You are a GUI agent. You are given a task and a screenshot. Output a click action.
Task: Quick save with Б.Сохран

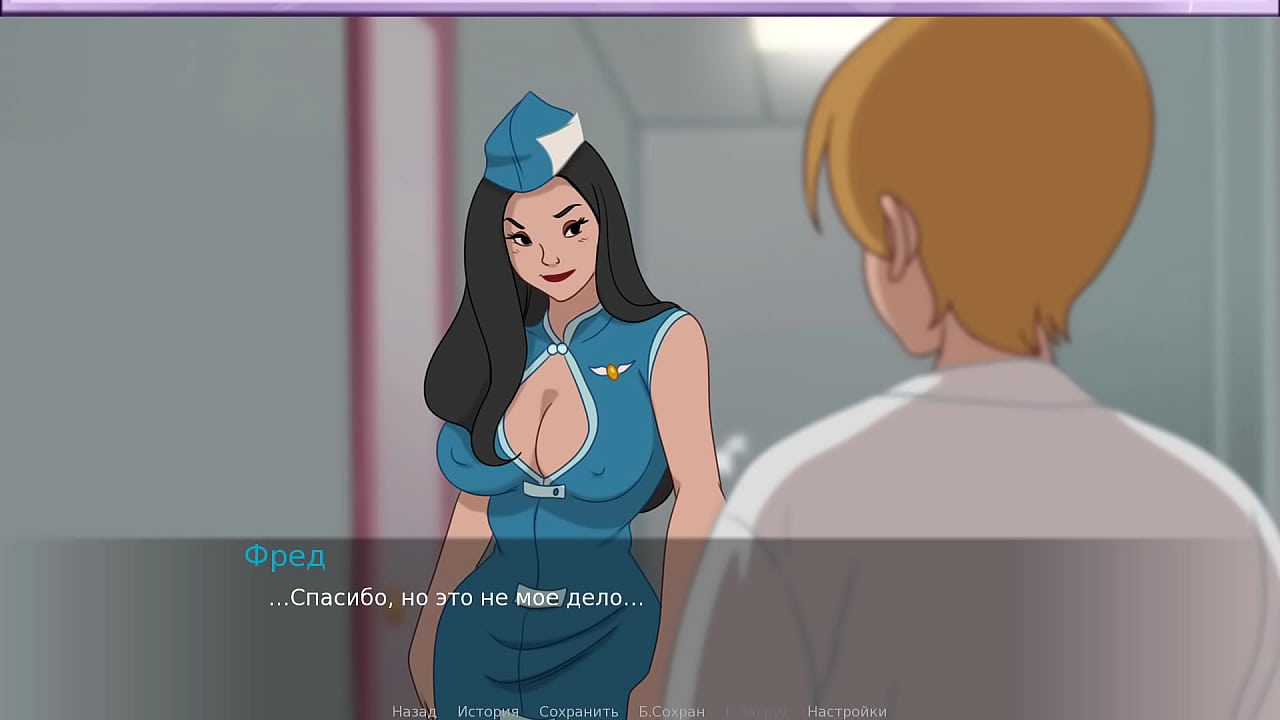[x=672, y=711]
